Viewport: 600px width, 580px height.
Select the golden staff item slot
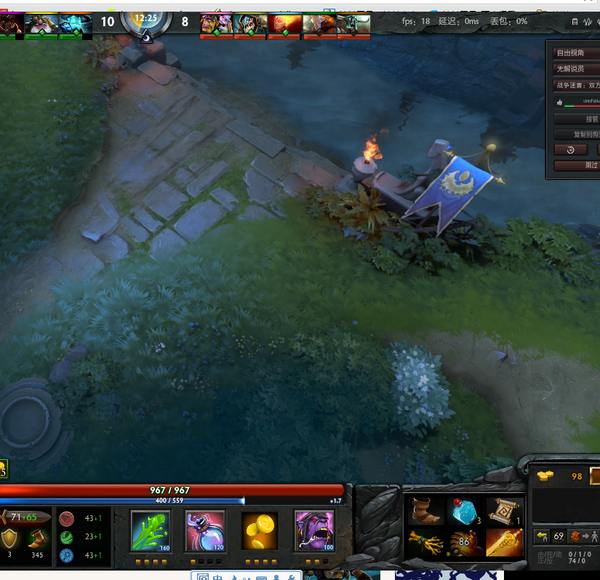point(503,543)
